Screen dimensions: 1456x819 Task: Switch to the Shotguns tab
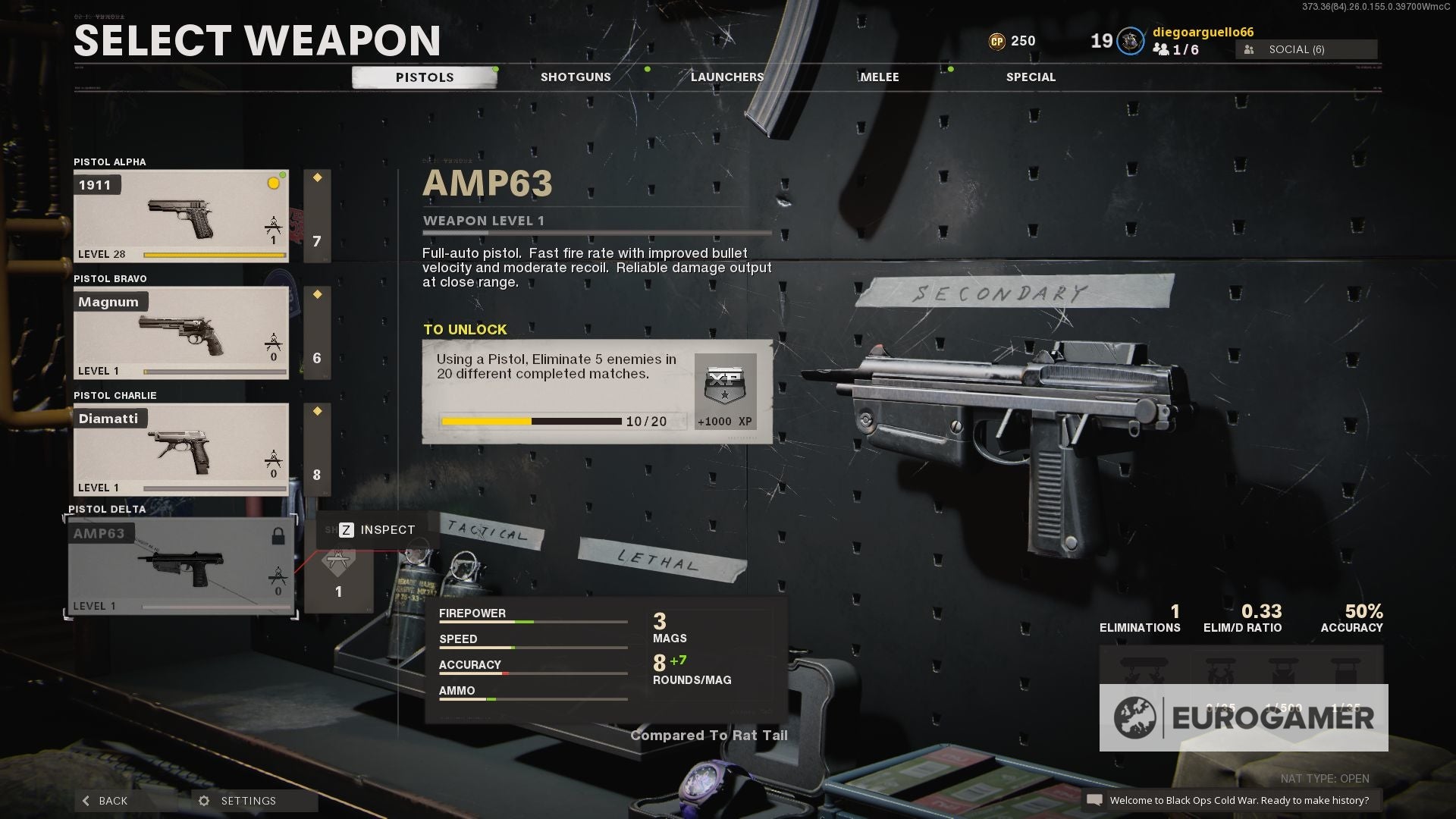click(576, 77)
